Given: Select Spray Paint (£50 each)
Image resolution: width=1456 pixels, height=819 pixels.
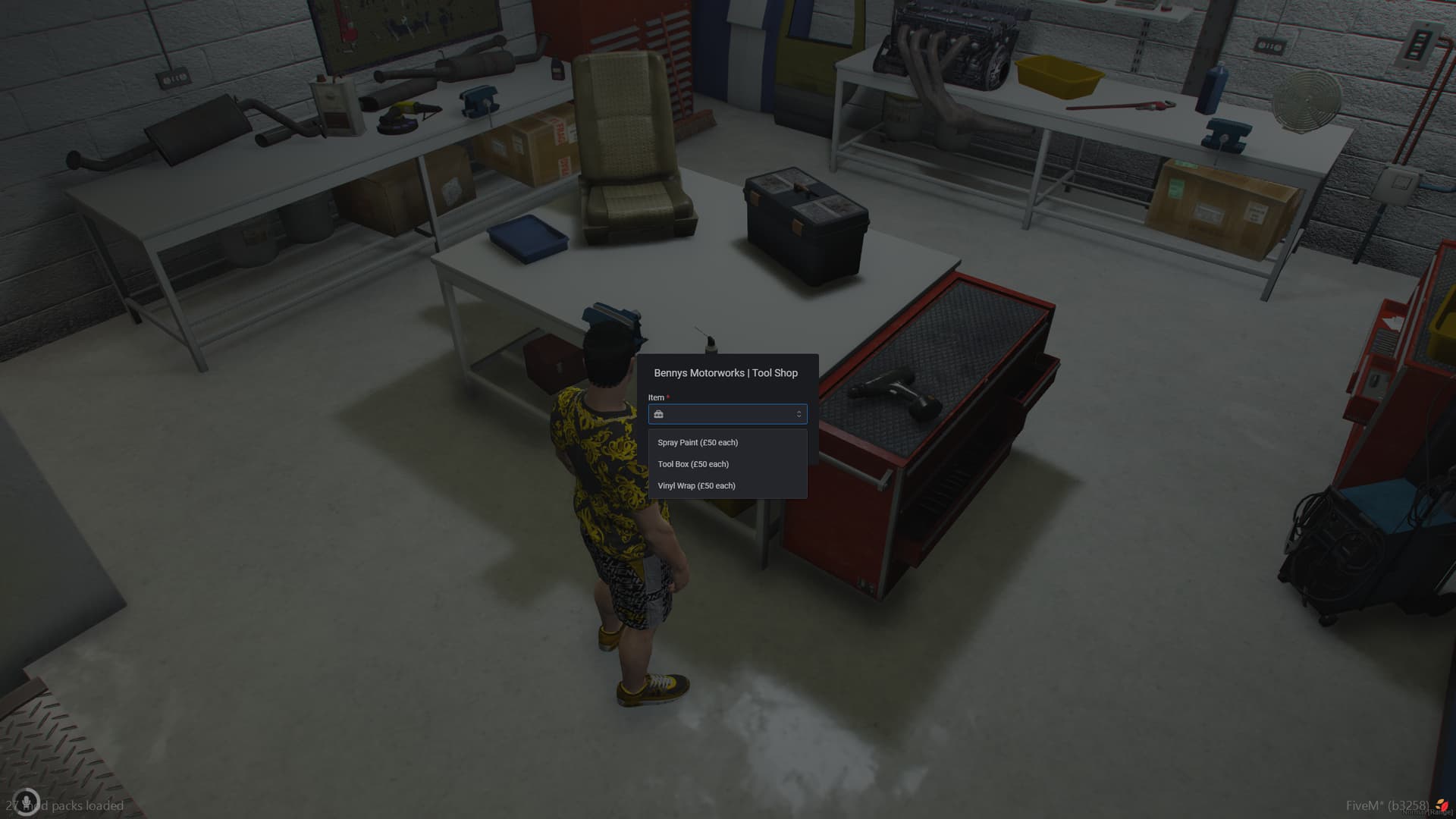Looking at the screenshot, I should coord(696,442).
